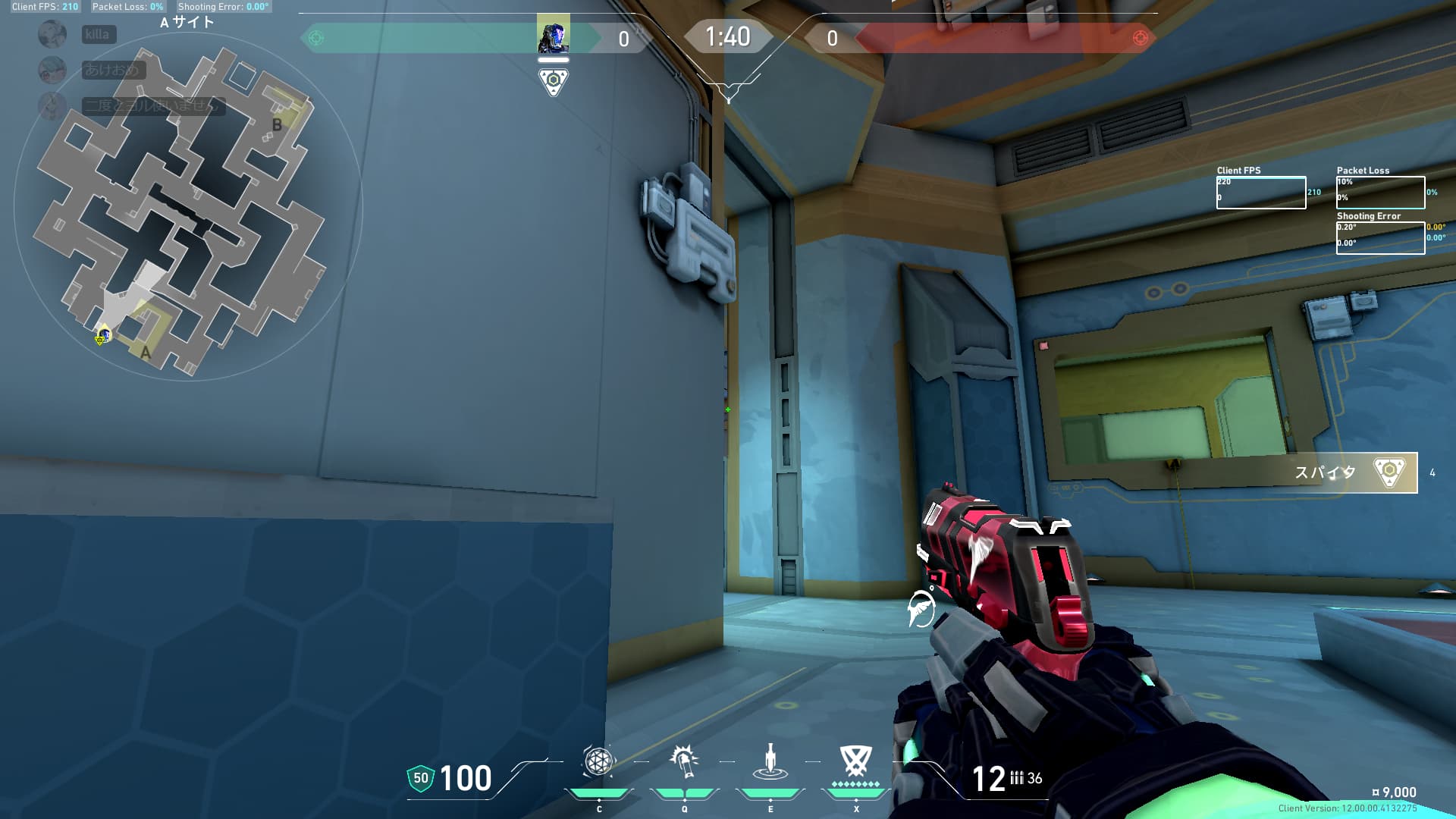Viewport: 1456px width, 819px height.
Task: Select player あけおめ in the party list
Action: pos(112,70)
